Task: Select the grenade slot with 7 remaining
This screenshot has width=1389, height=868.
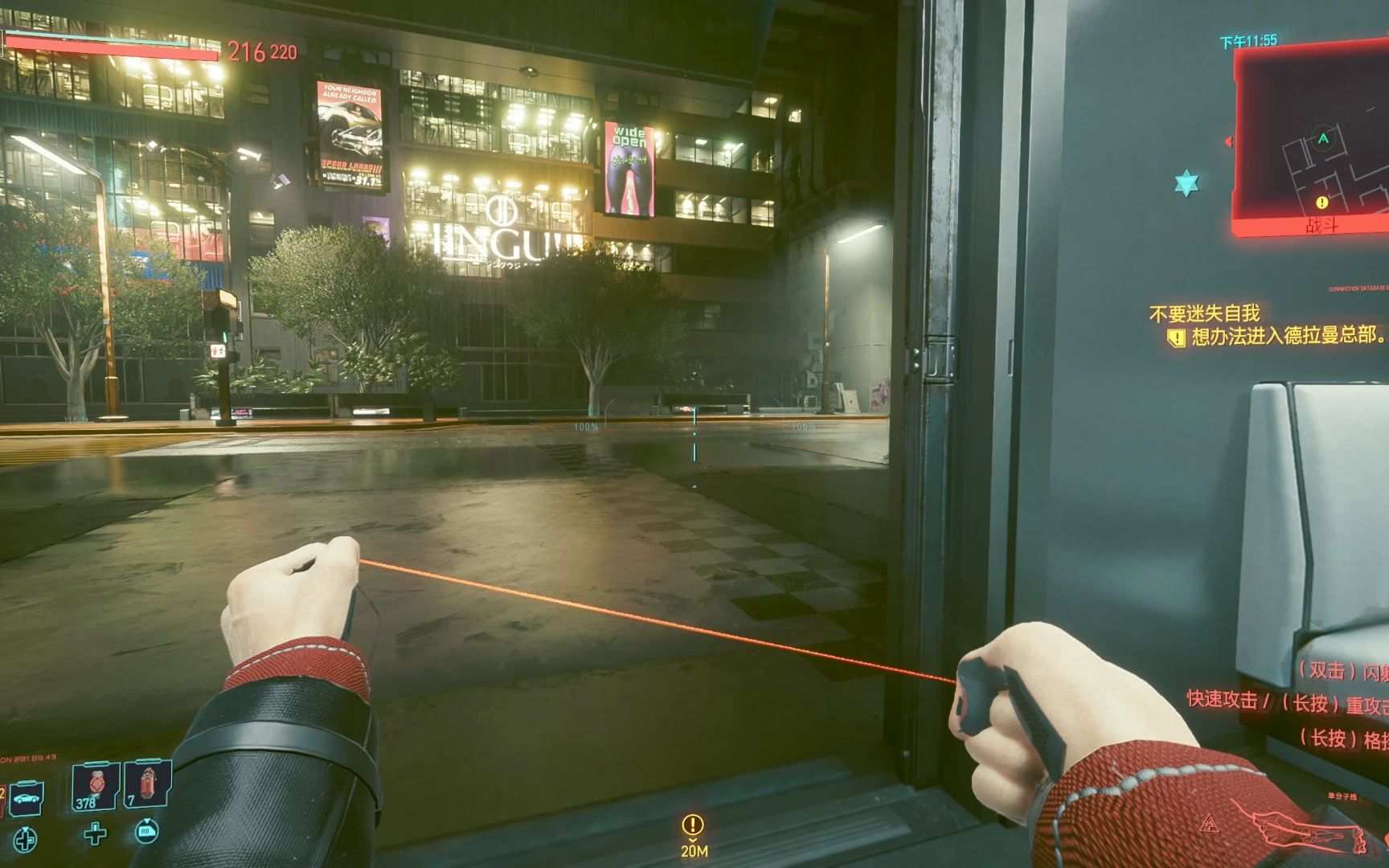Action: tap(148, 783)
